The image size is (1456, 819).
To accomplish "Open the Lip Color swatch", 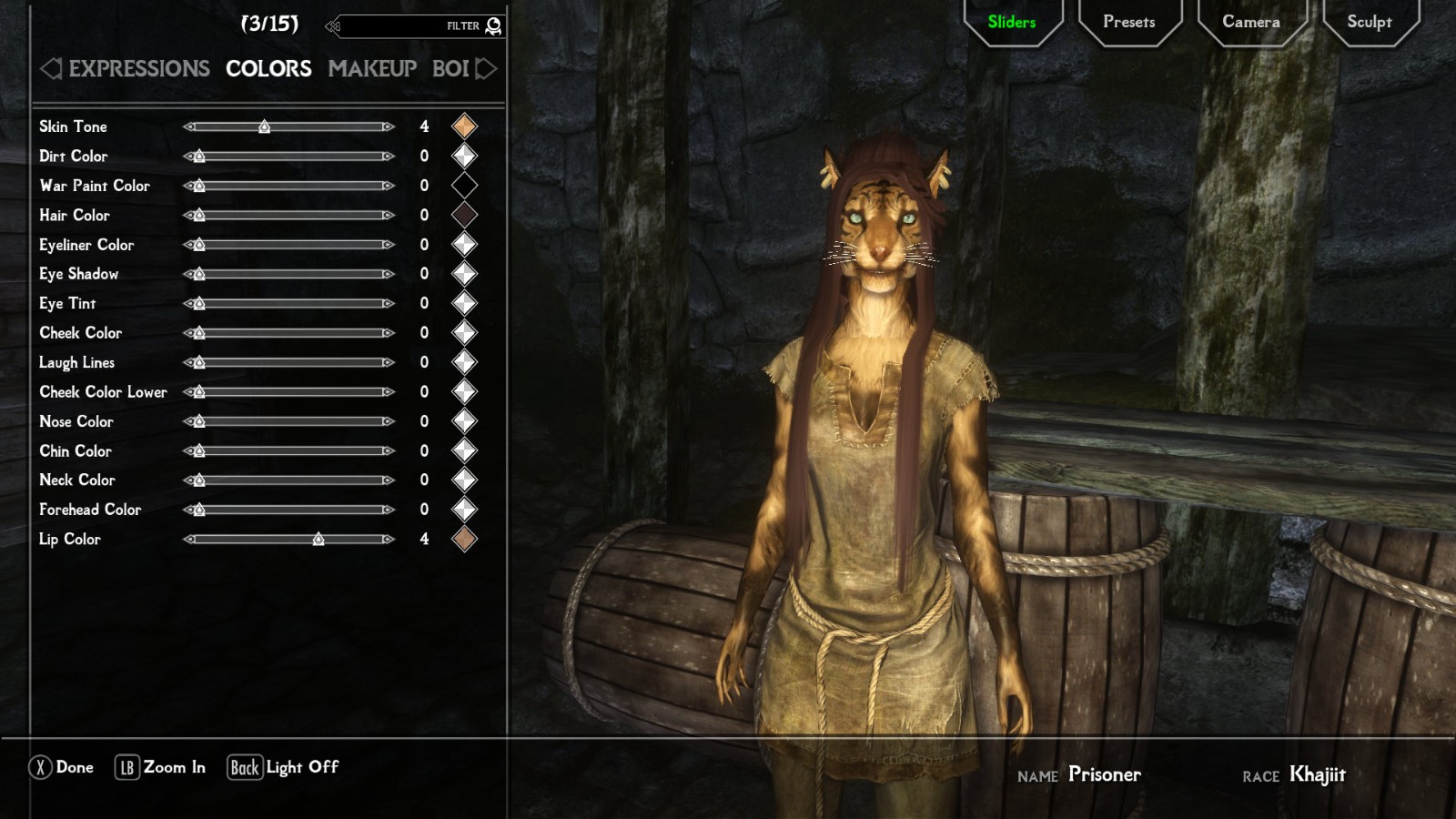I will tap(464, 539).
